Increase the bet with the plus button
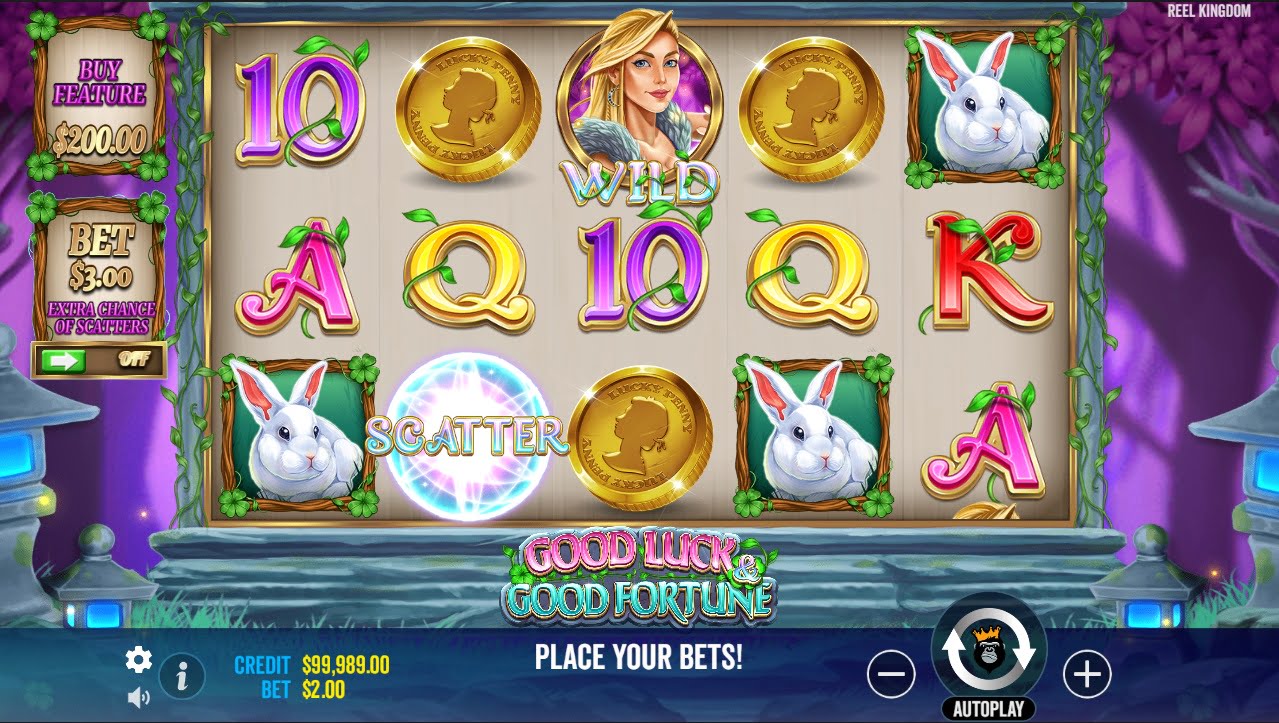 [1086, 675]
